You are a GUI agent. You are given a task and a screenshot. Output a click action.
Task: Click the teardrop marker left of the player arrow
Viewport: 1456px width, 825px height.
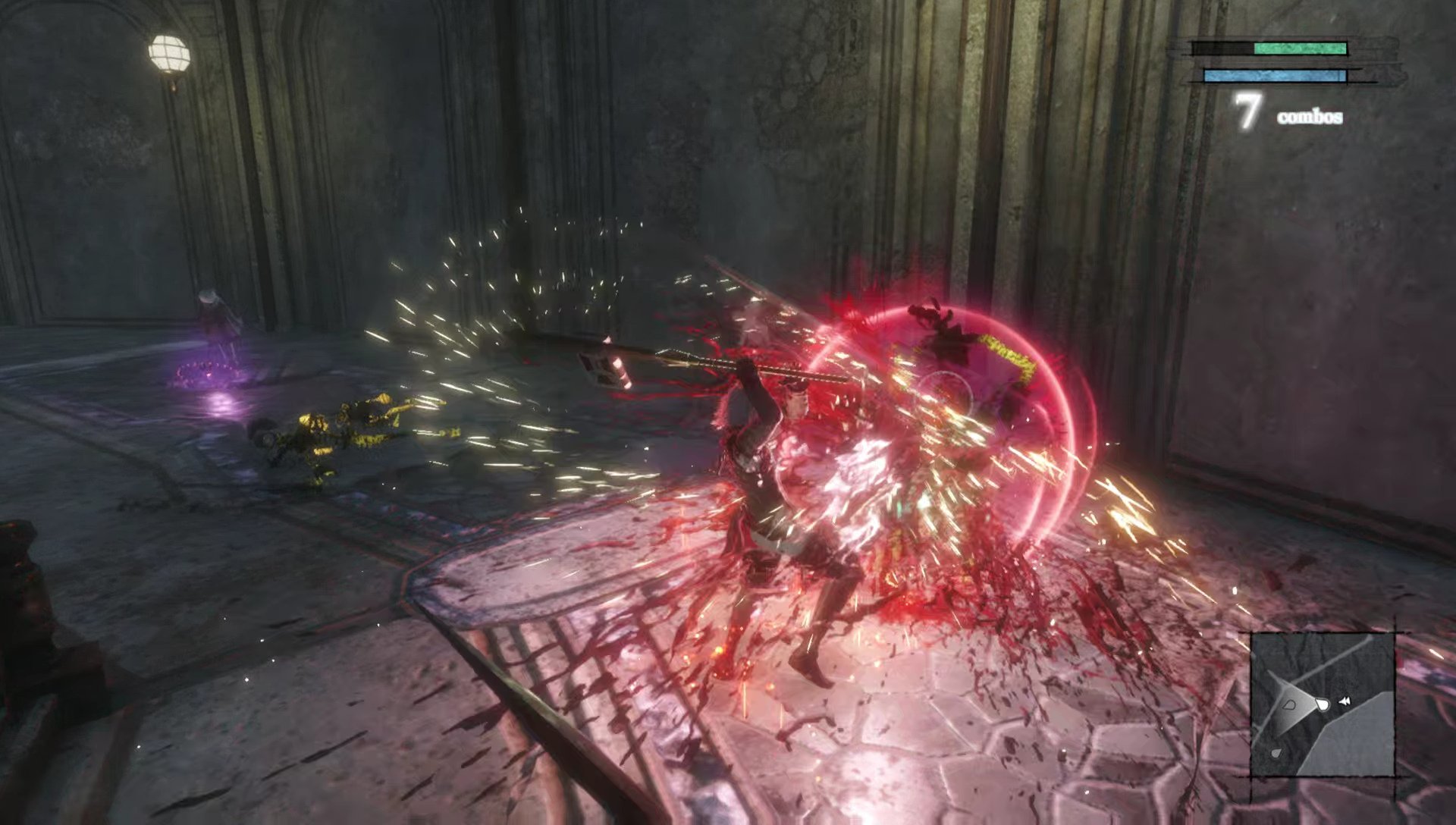pos(1289,704)
